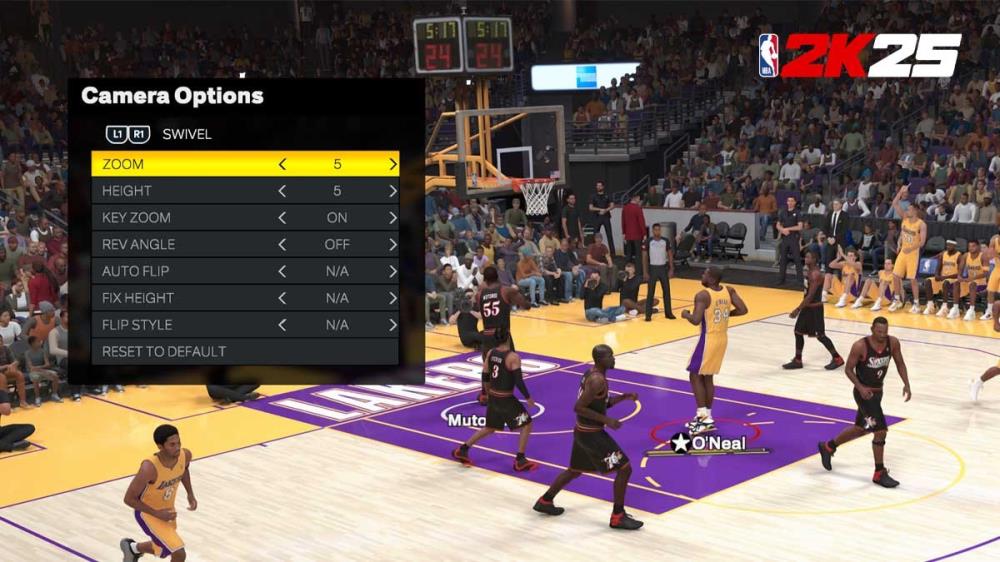
Task: Select the KEY ZOOM option row
Action: coord(180,218)
